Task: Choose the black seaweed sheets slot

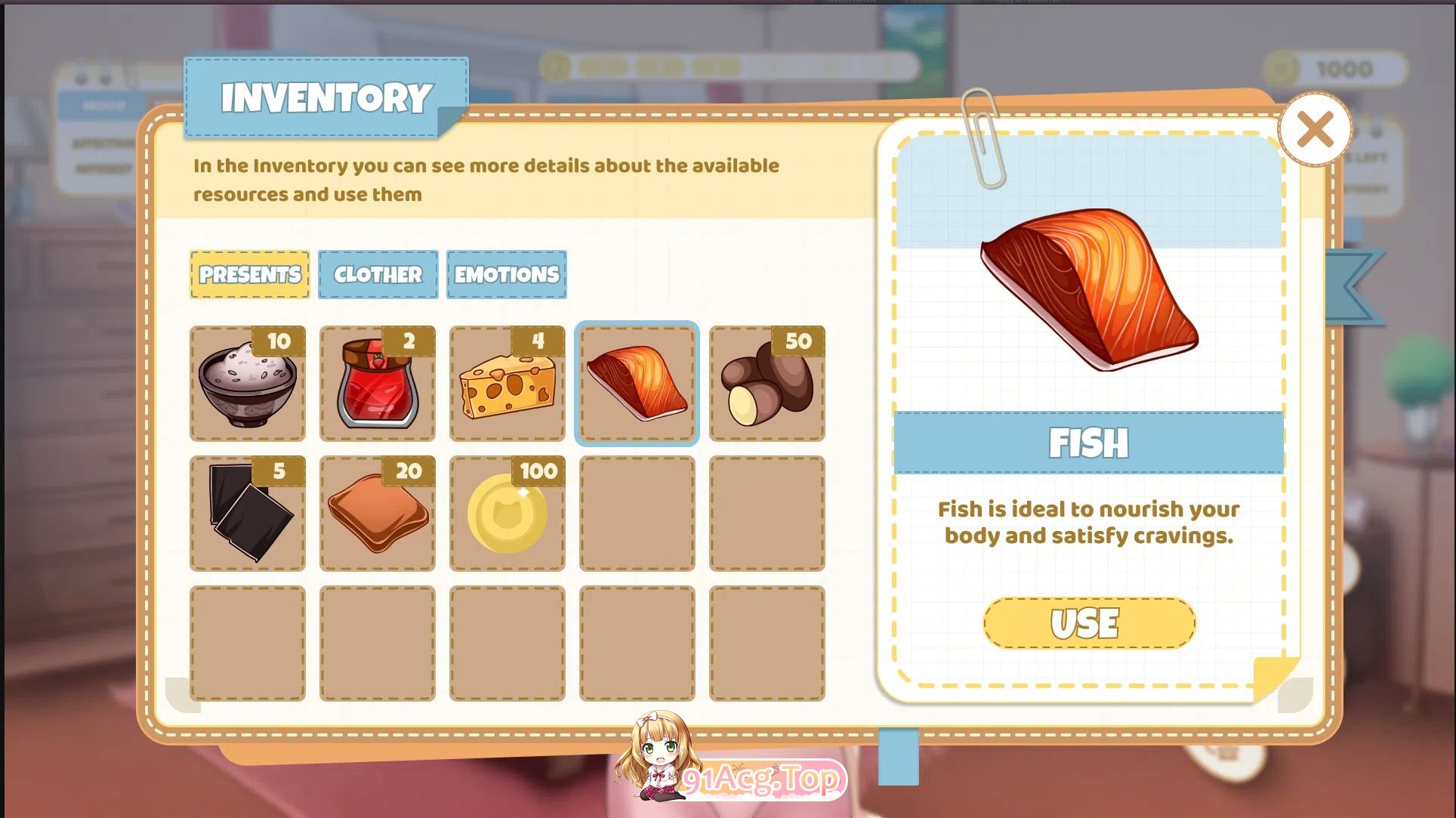Action: tap(248, 514)
